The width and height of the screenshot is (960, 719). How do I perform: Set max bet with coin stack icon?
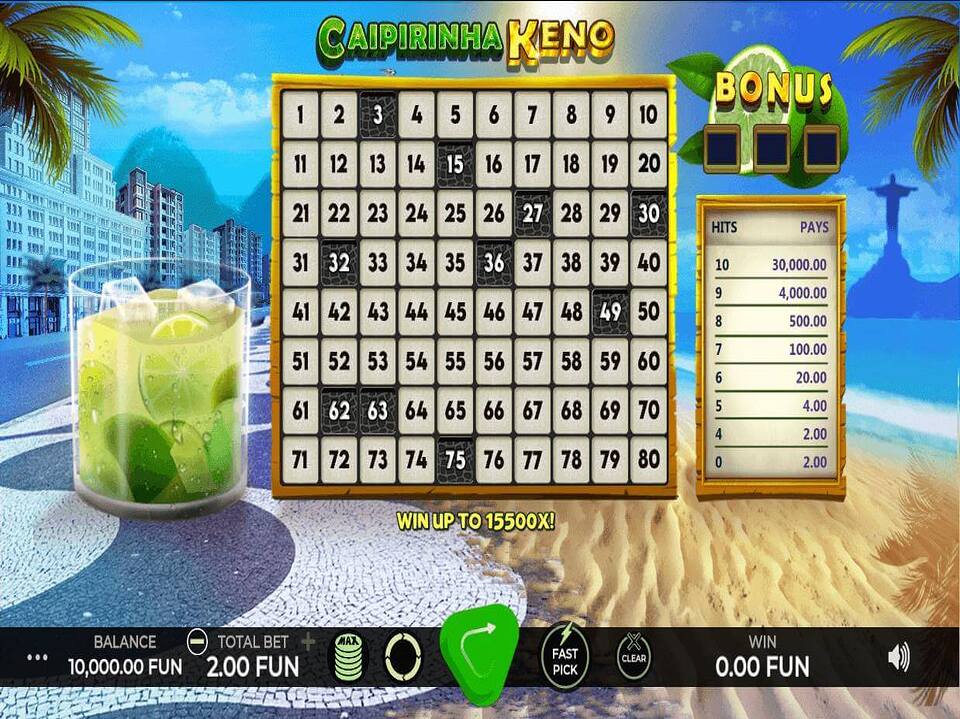click(348, 659)
